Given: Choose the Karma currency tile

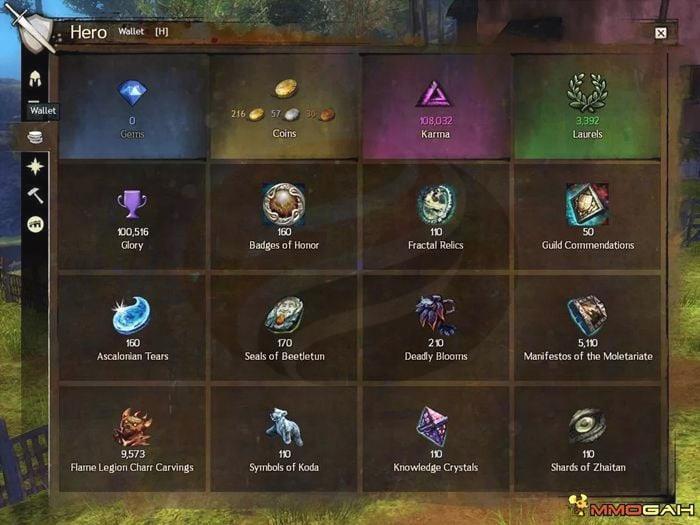Looking at the screenshot, I should [435, 106].
